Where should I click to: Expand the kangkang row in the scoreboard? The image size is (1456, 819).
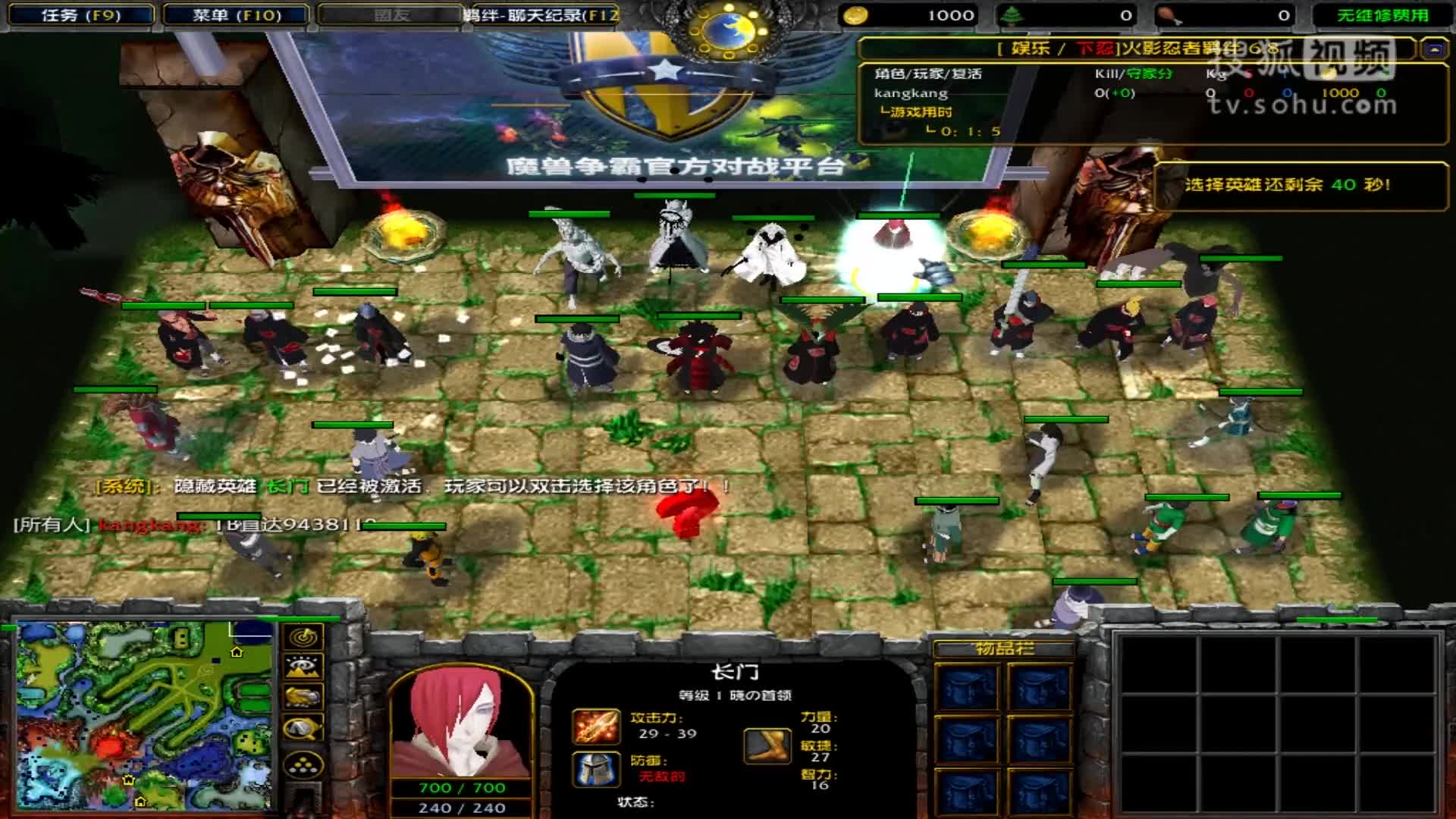point(910,93)
